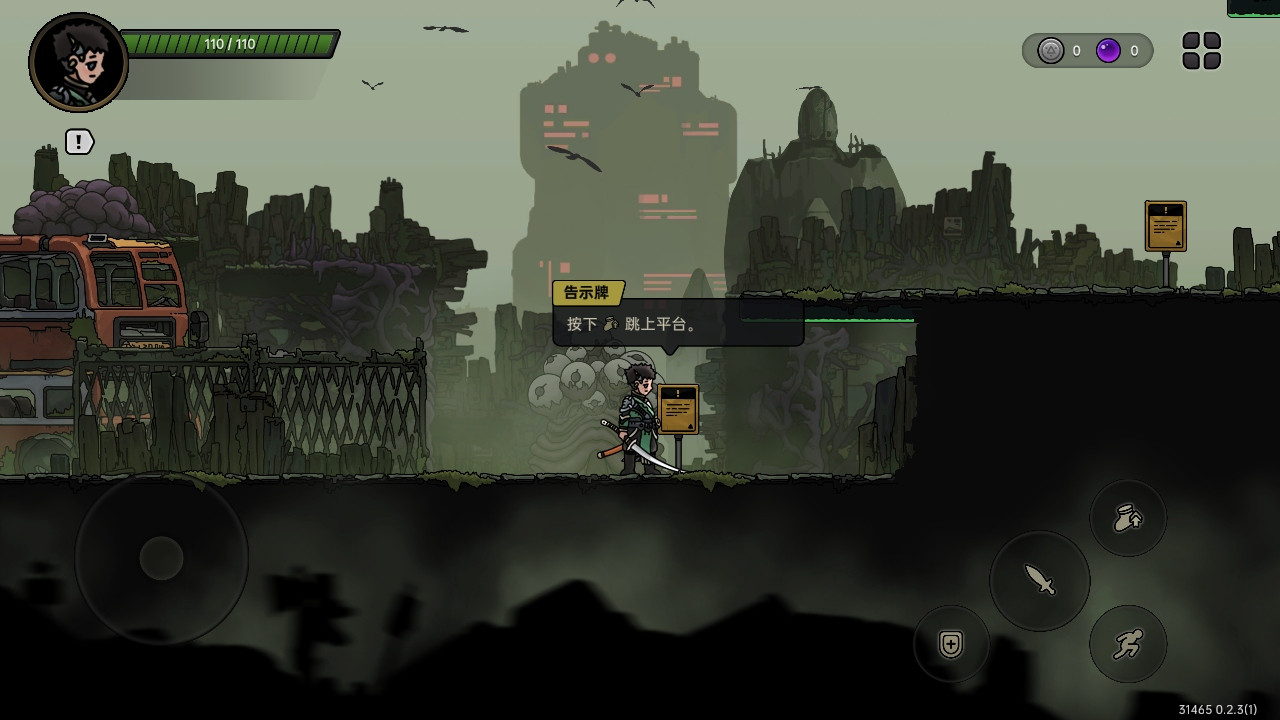Use the shield heal button

pos(951,644)
